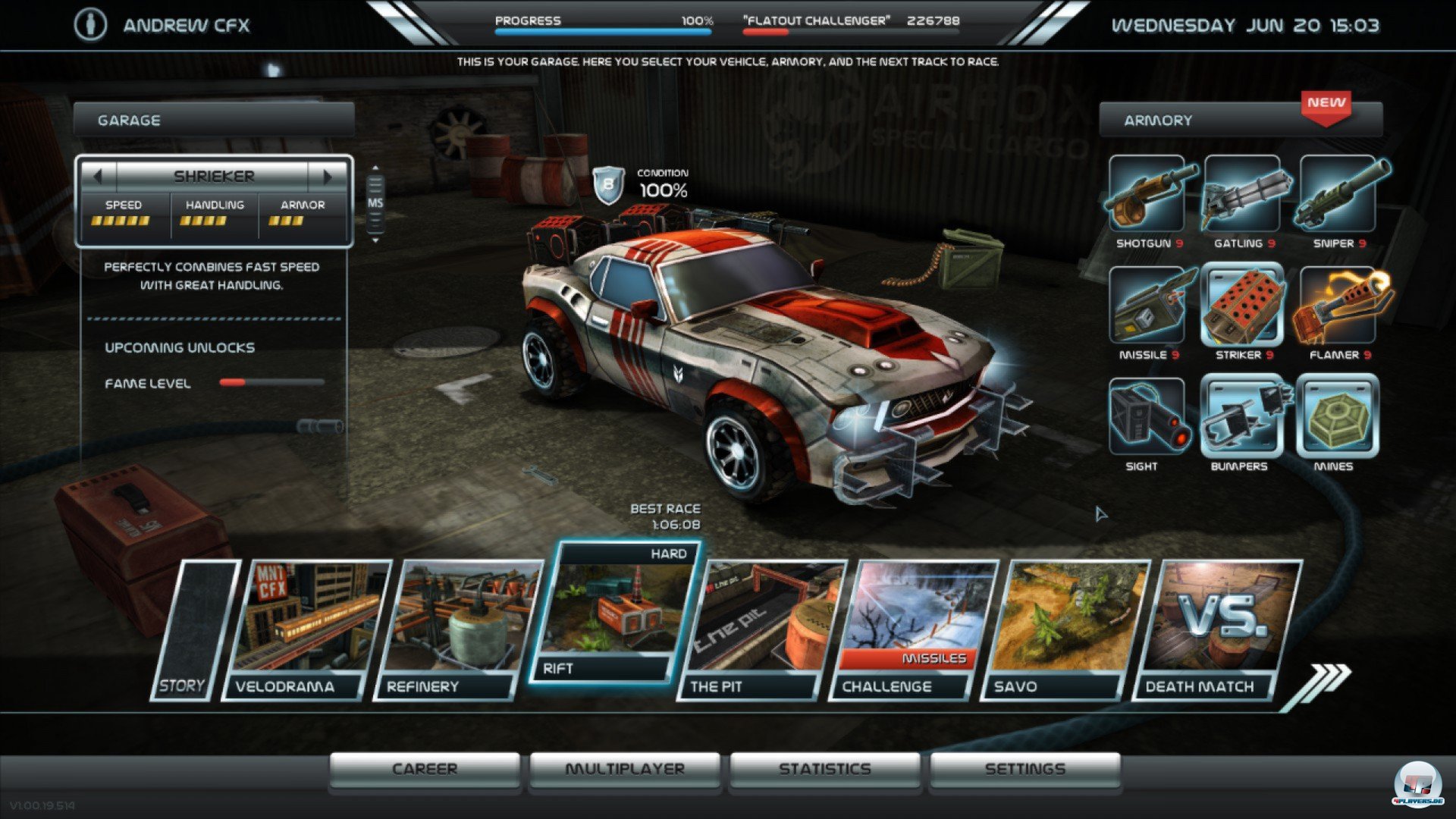Screen dimensions: 1456x819
Task: Choose the Sight upgrade icon
Action: 1147,417
